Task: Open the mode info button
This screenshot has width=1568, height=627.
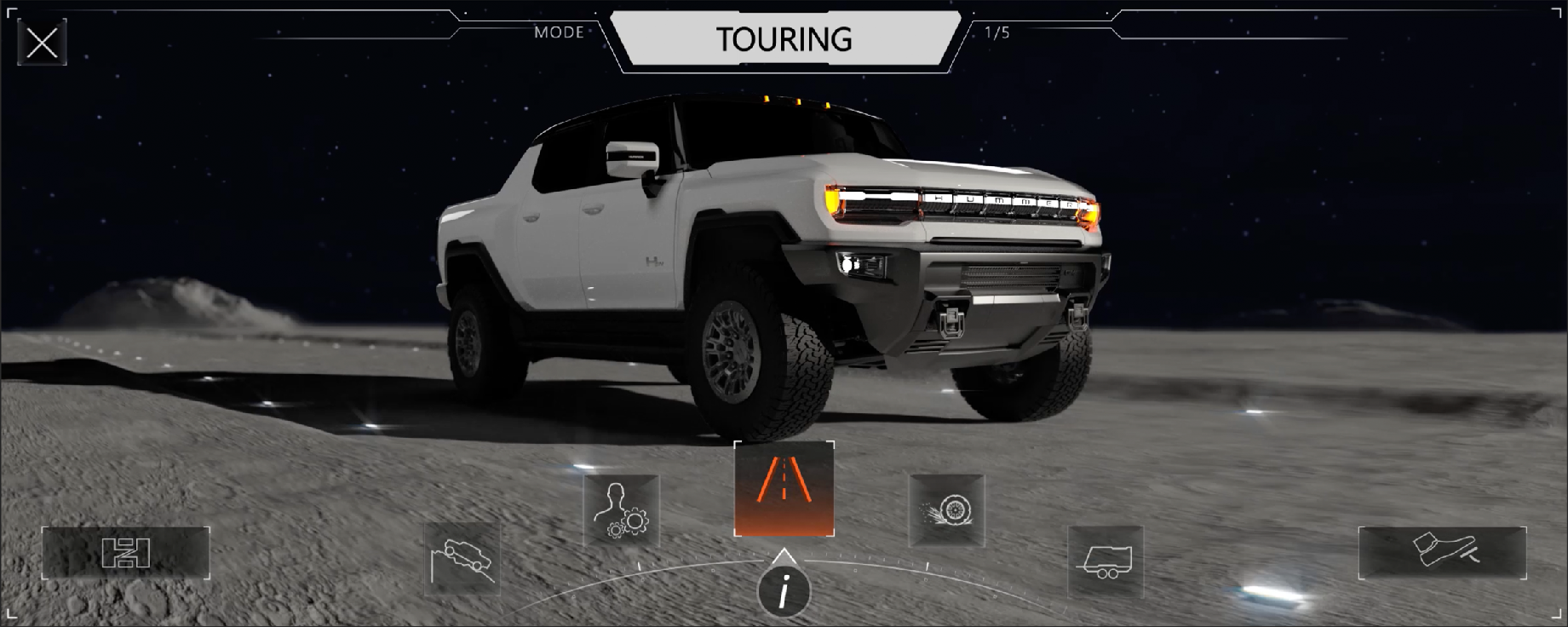Action: (x=784, y=590)
